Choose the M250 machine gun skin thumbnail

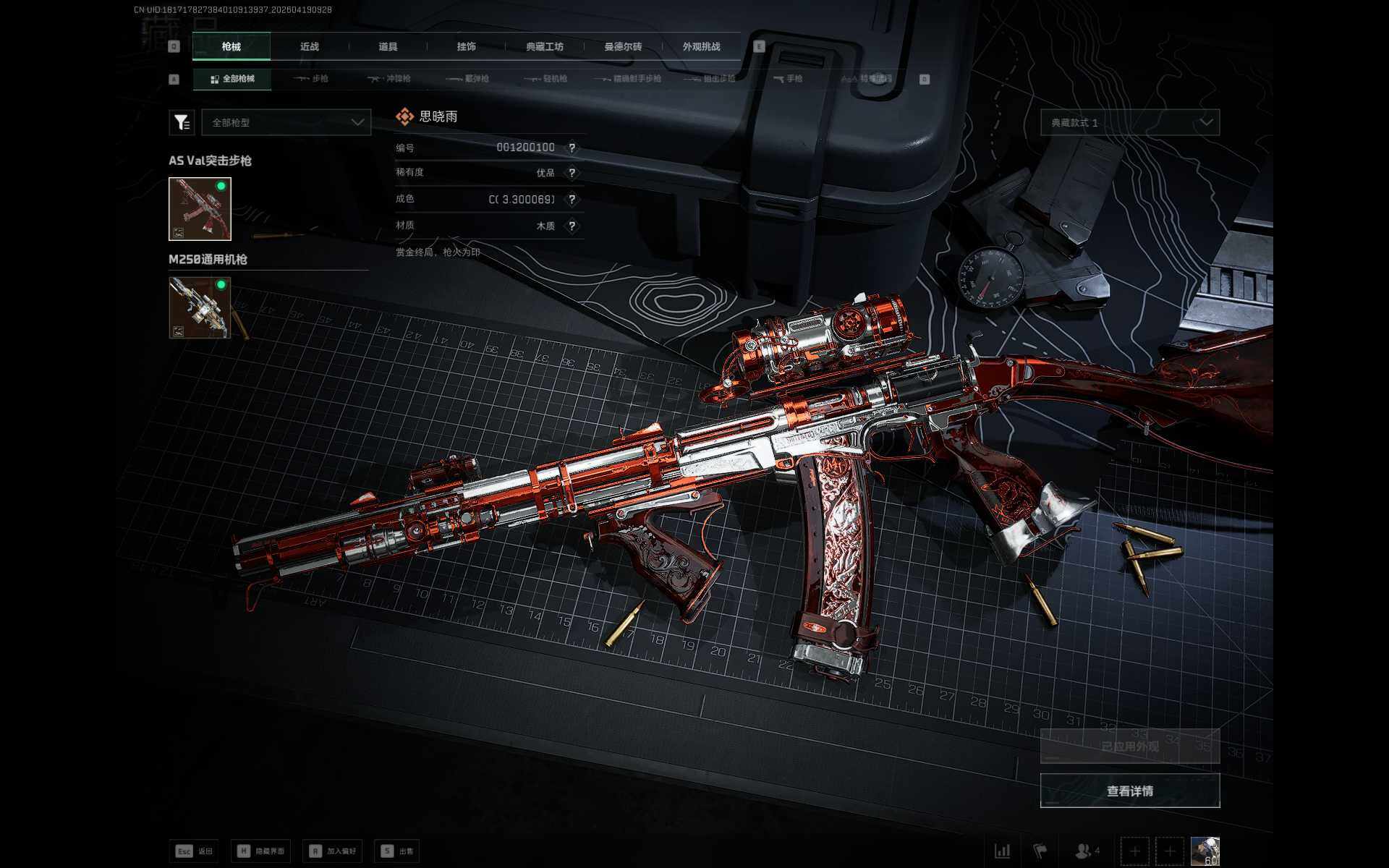200,307
